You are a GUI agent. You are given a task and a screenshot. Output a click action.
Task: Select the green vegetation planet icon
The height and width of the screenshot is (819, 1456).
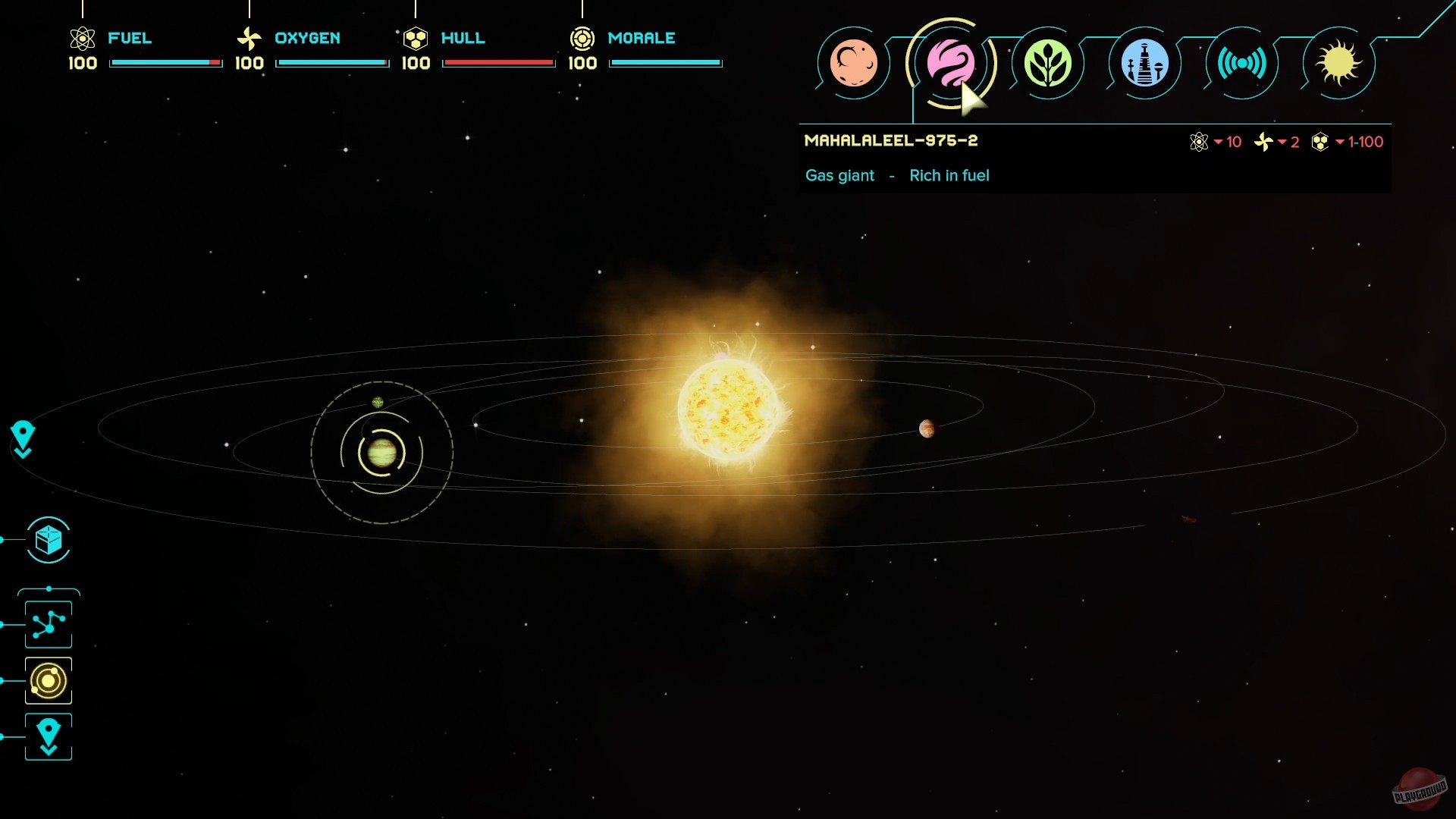[1049, 64]
